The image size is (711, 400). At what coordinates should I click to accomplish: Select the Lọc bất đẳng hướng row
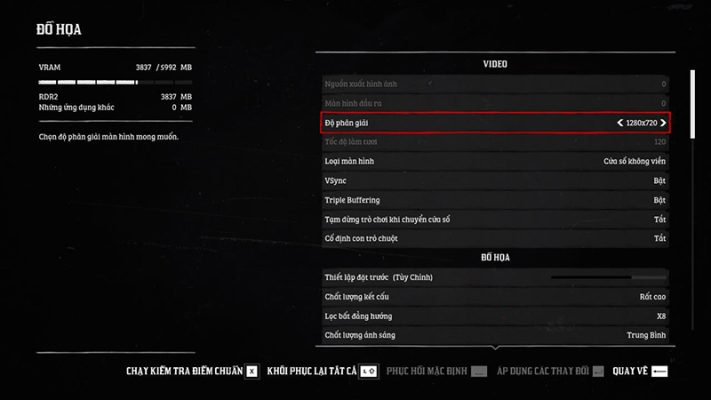click(x=494, y=315)
